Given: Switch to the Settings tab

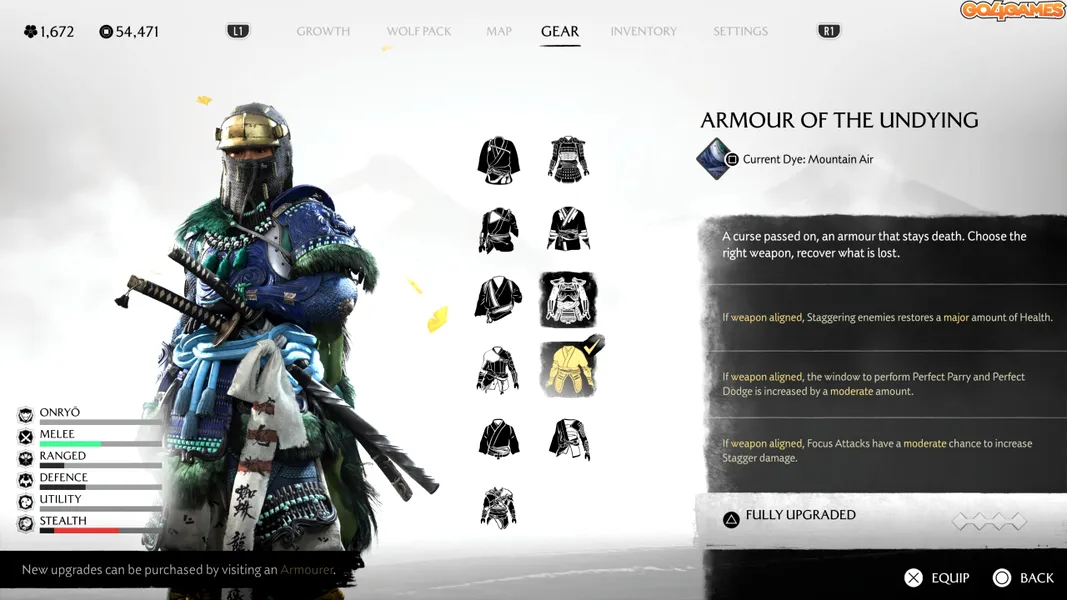Looking at the screenshot, I should click(x=740, y=31).
